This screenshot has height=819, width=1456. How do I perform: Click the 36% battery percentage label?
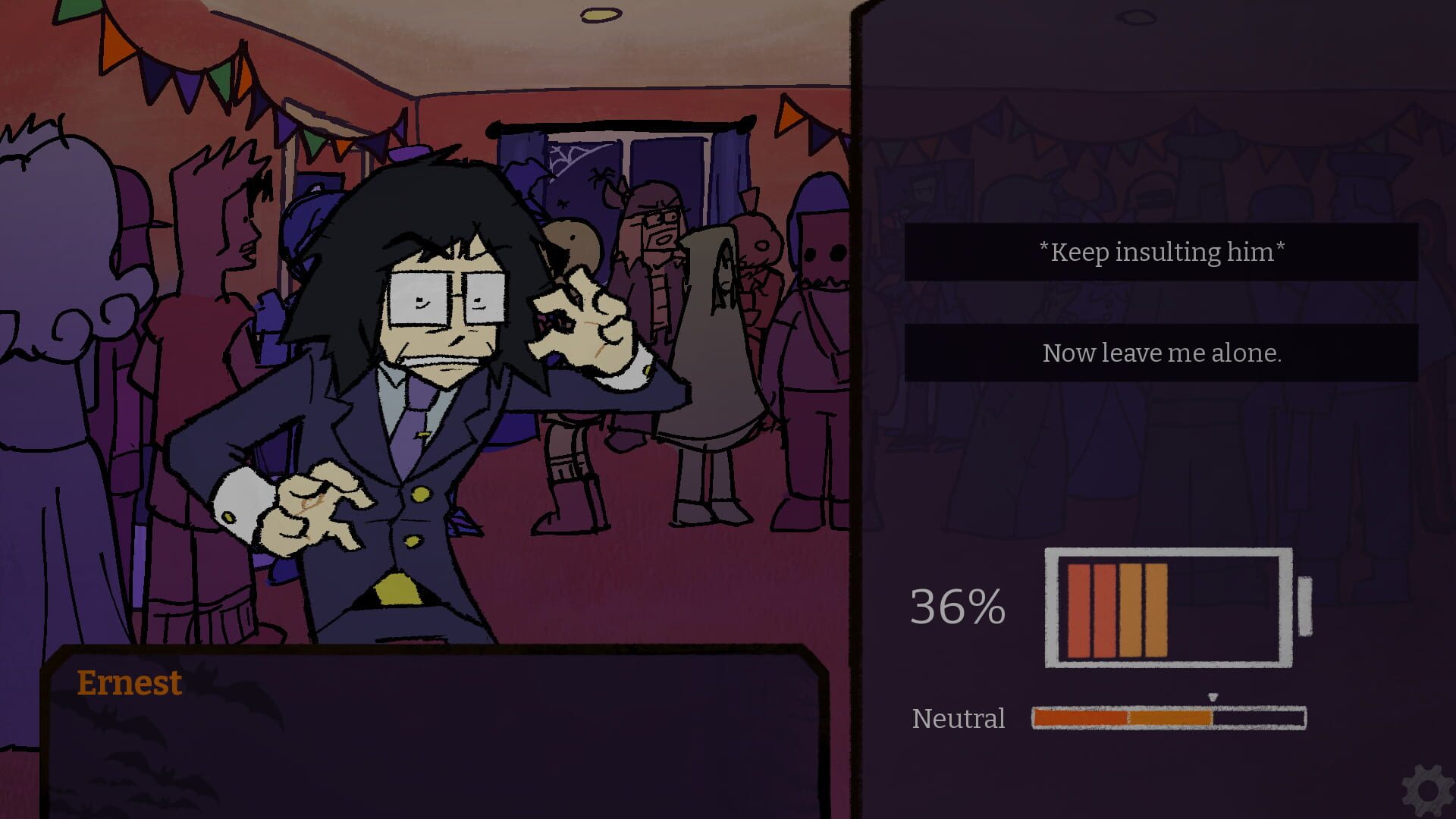(x=958, y=607)
